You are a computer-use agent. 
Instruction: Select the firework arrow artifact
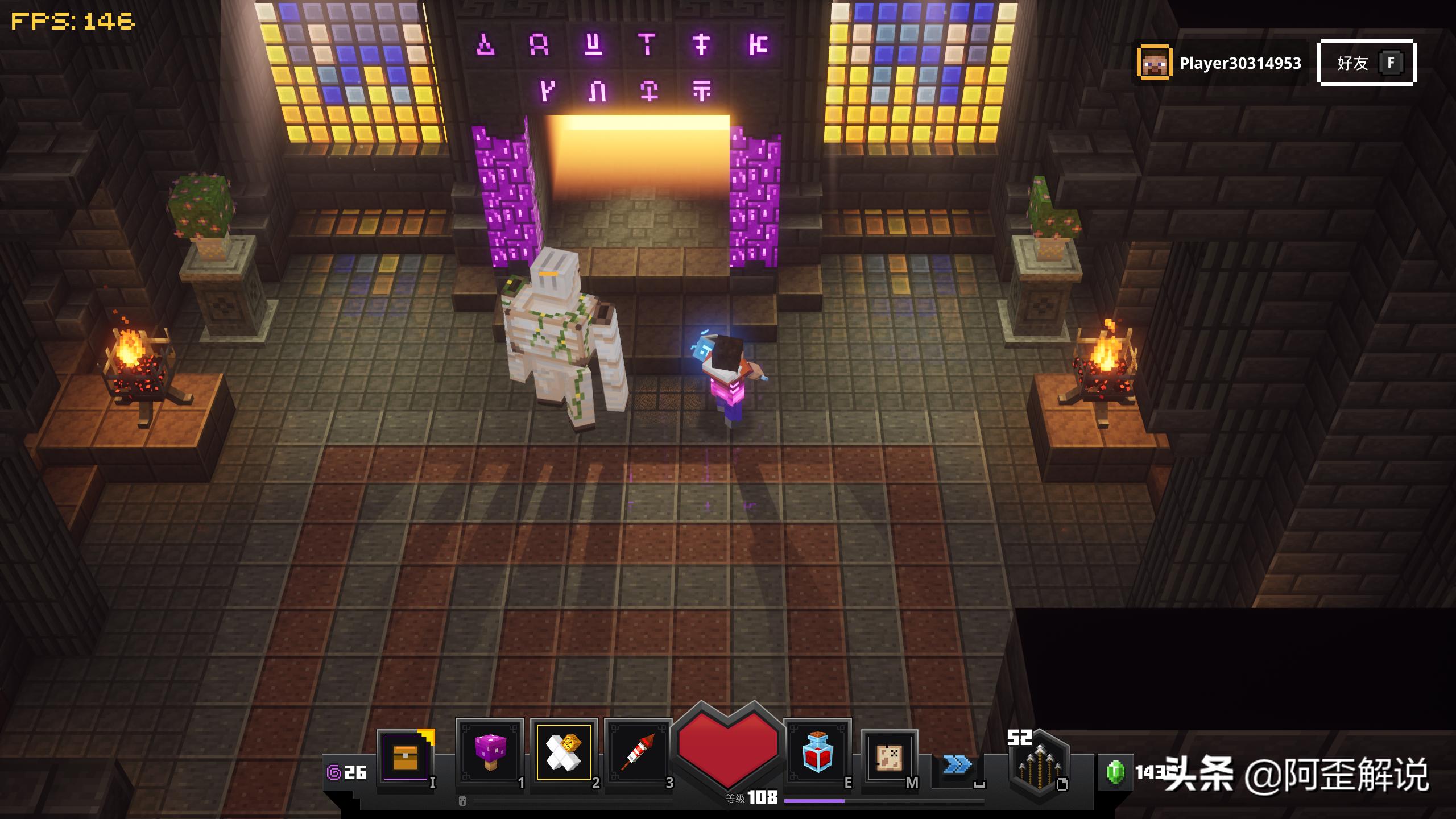638,753
